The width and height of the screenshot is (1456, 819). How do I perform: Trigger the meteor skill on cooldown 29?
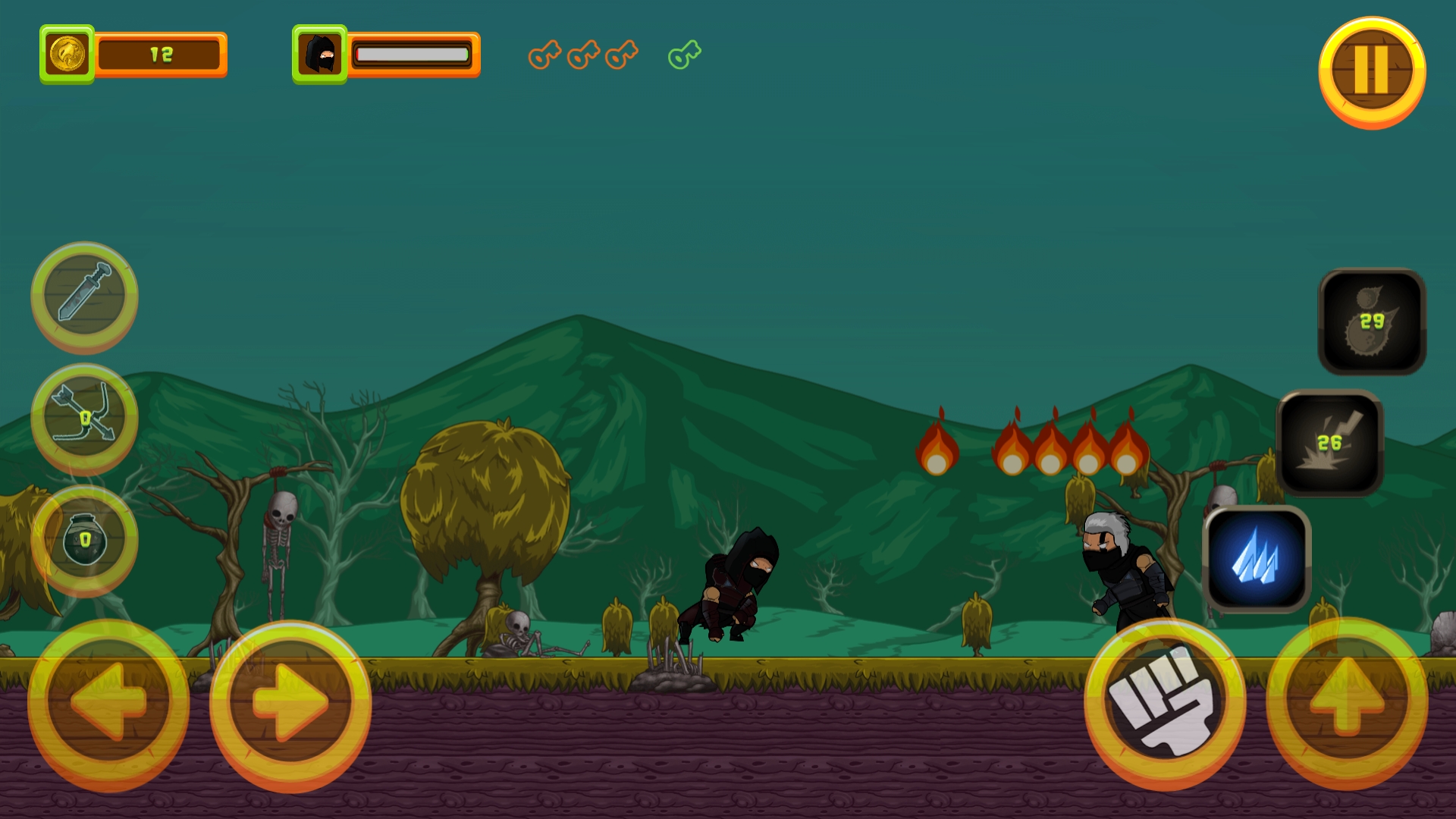coord(1372,322)
